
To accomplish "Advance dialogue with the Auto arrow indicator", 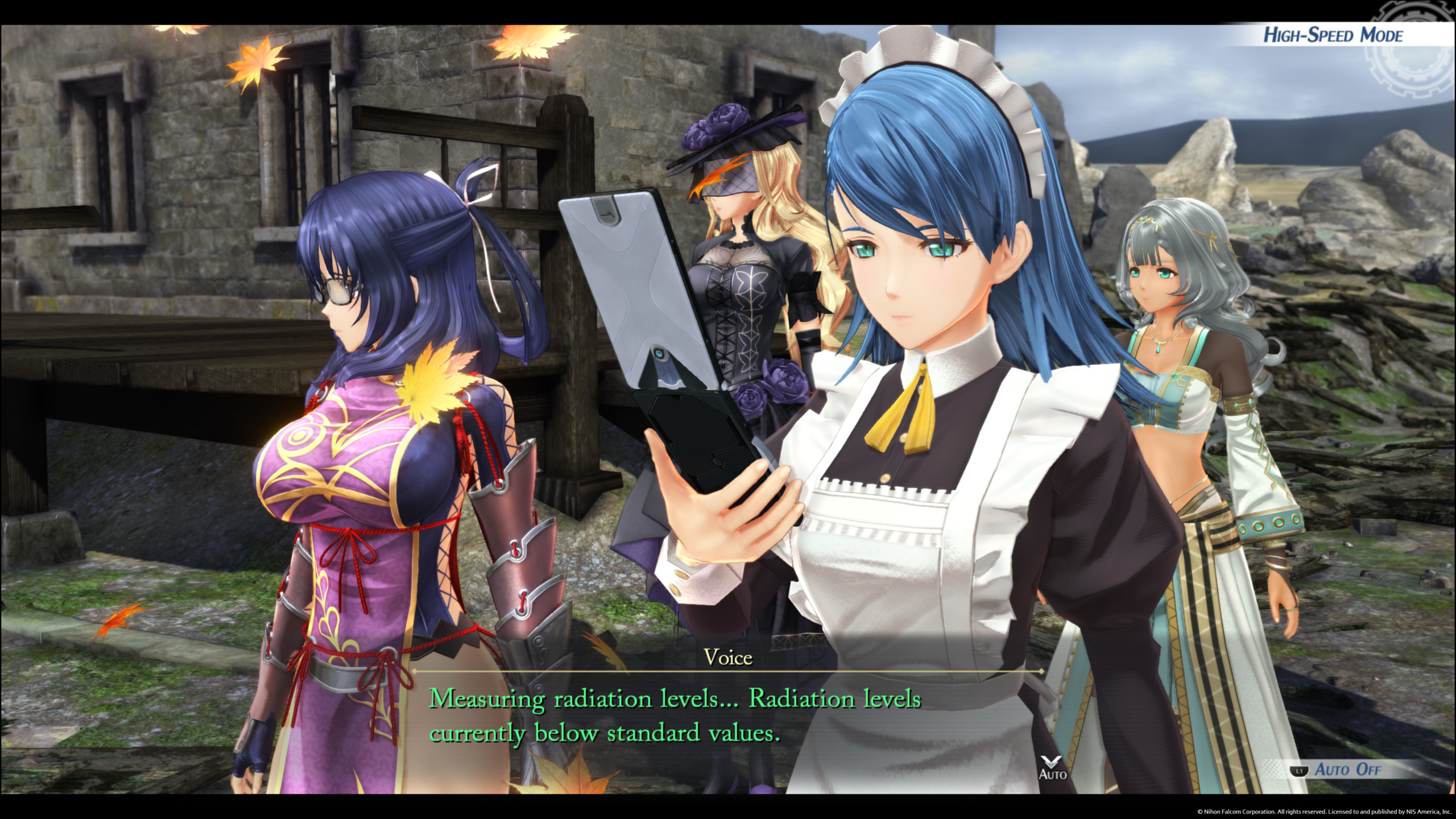I will [x=1052, y=766].
